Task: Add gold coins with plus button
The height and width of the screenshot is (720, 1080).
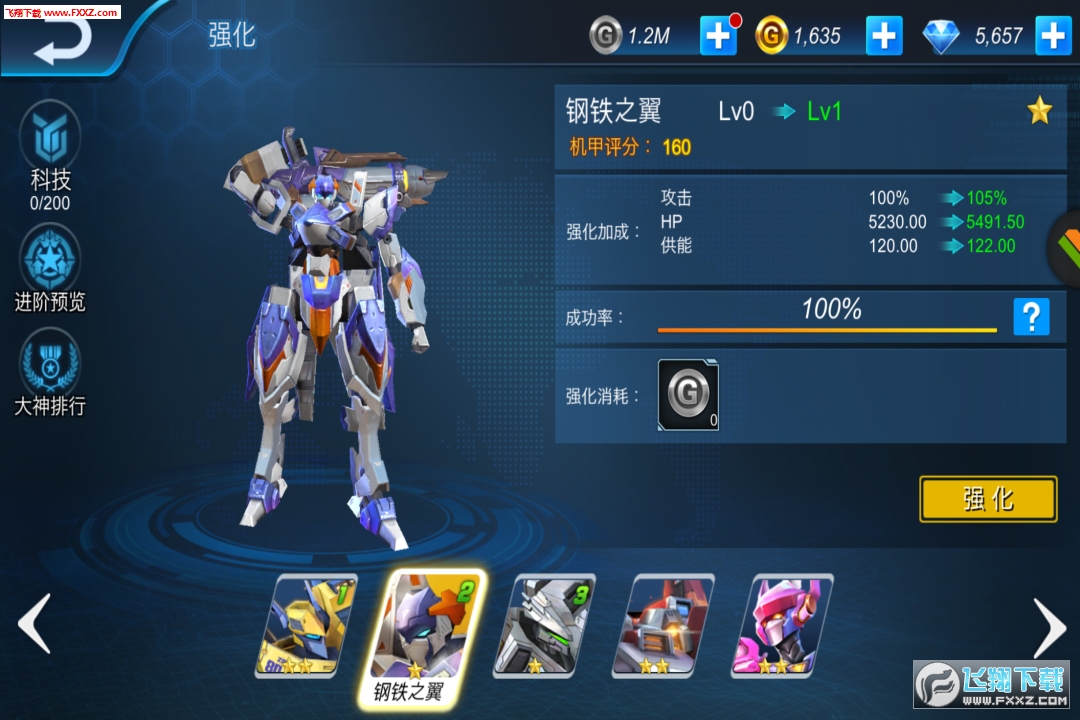Action: tap(884, 36)
